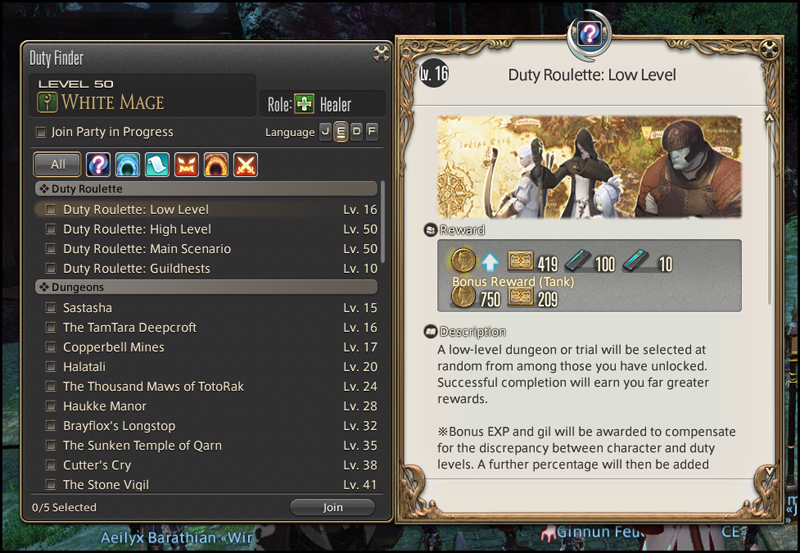
Task: Close the Duty Finder window
Action: coord(381,54)
